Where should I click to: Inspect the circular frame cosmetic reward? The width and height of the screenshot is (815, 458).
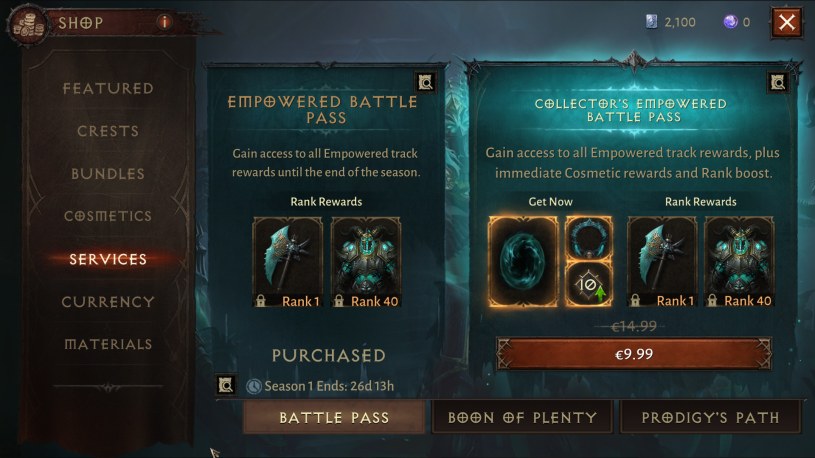point(588,237)
